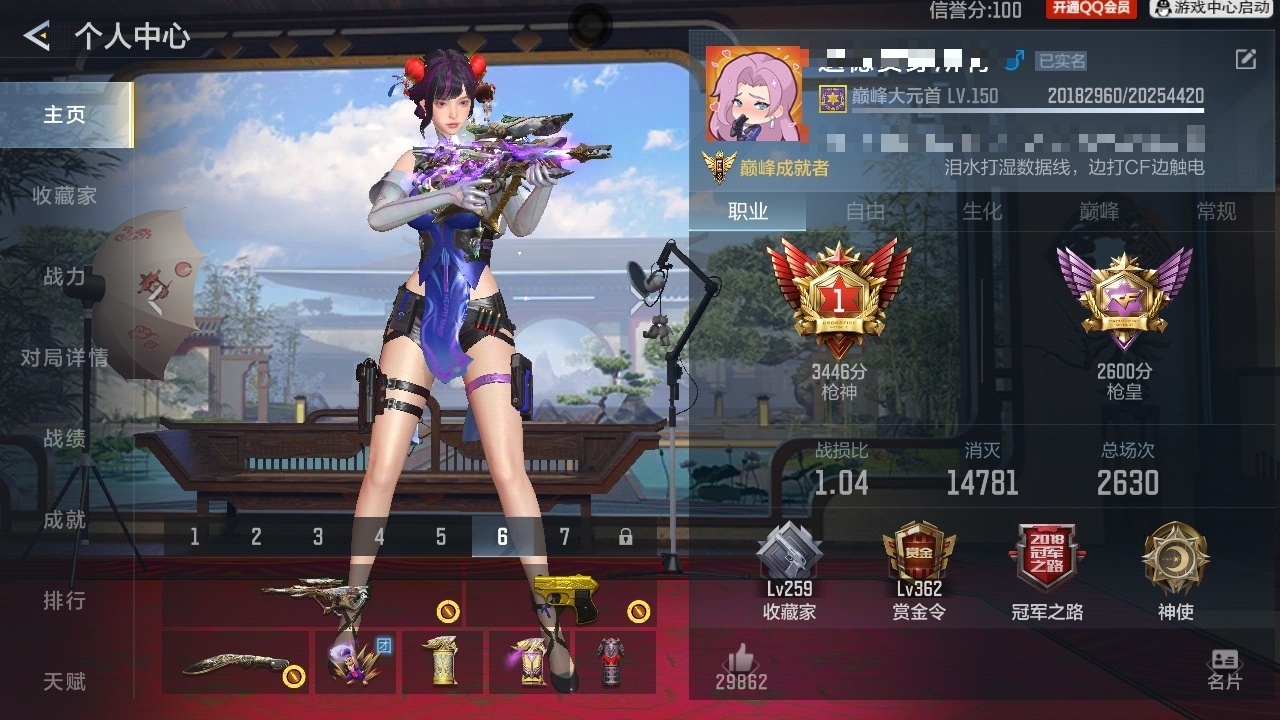This screenshot has height=720, width=1280.
Task: Click the thumbs-up like button
Action: [741, 667]
